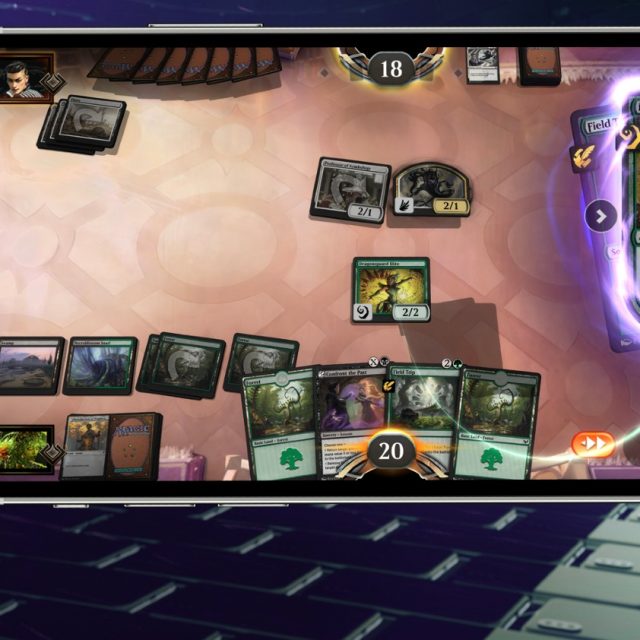Choose the leftmost Forest card in hand

280,420
